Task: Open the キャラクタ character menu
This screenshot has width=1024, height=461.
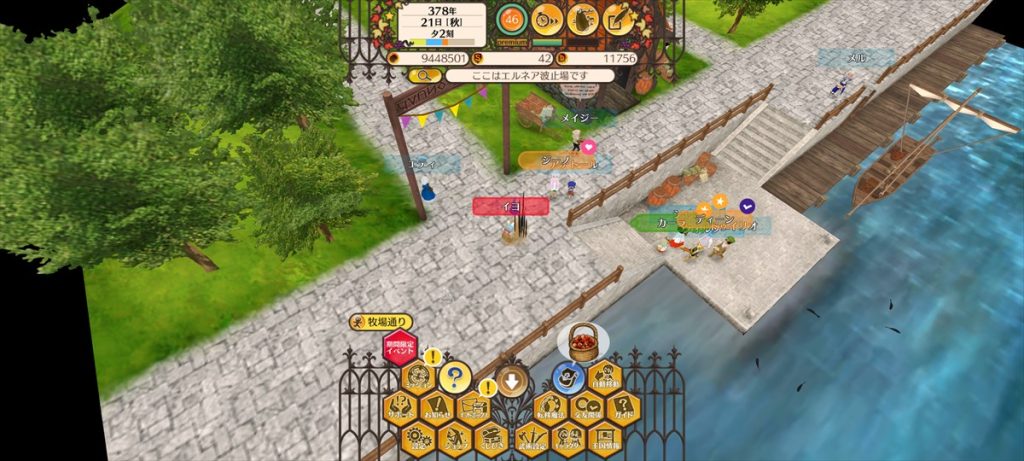Action: click(568, 436)
